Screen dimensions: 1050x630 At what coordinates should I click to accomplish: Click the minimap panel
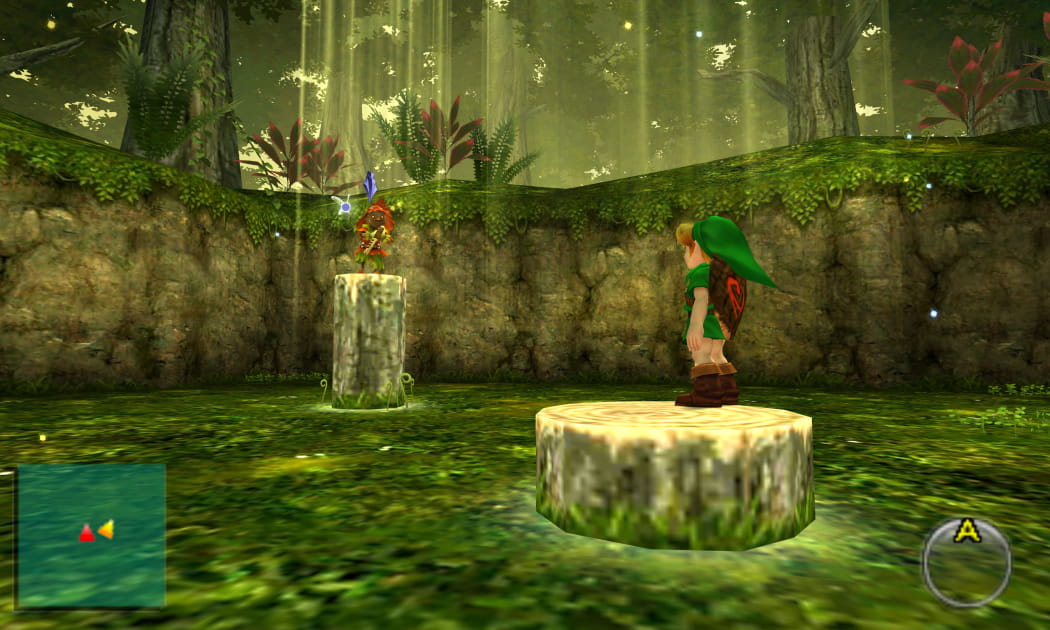pos(91,535)
